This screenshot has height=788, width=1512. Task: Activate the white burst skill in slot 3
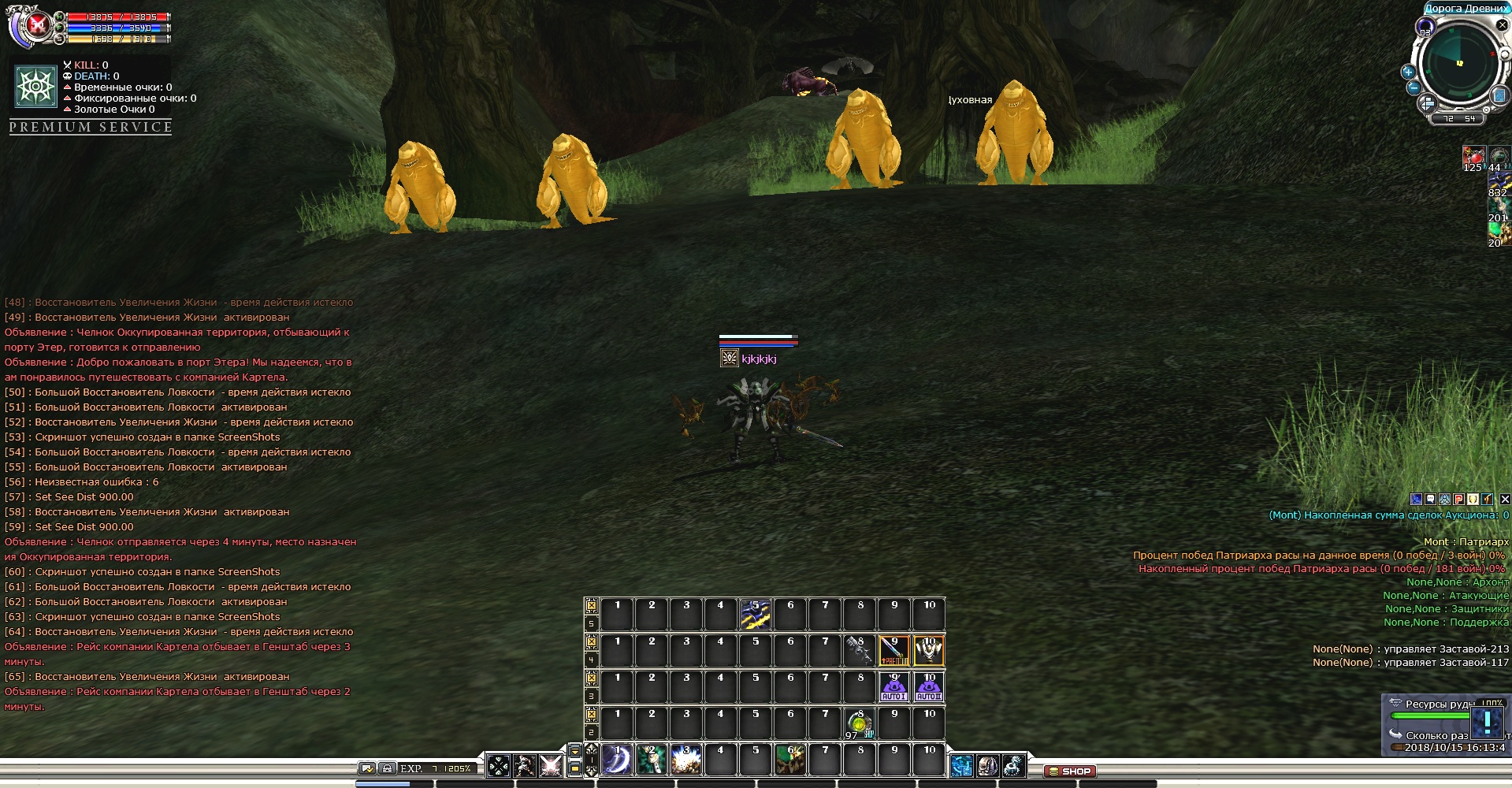point(686,760)
